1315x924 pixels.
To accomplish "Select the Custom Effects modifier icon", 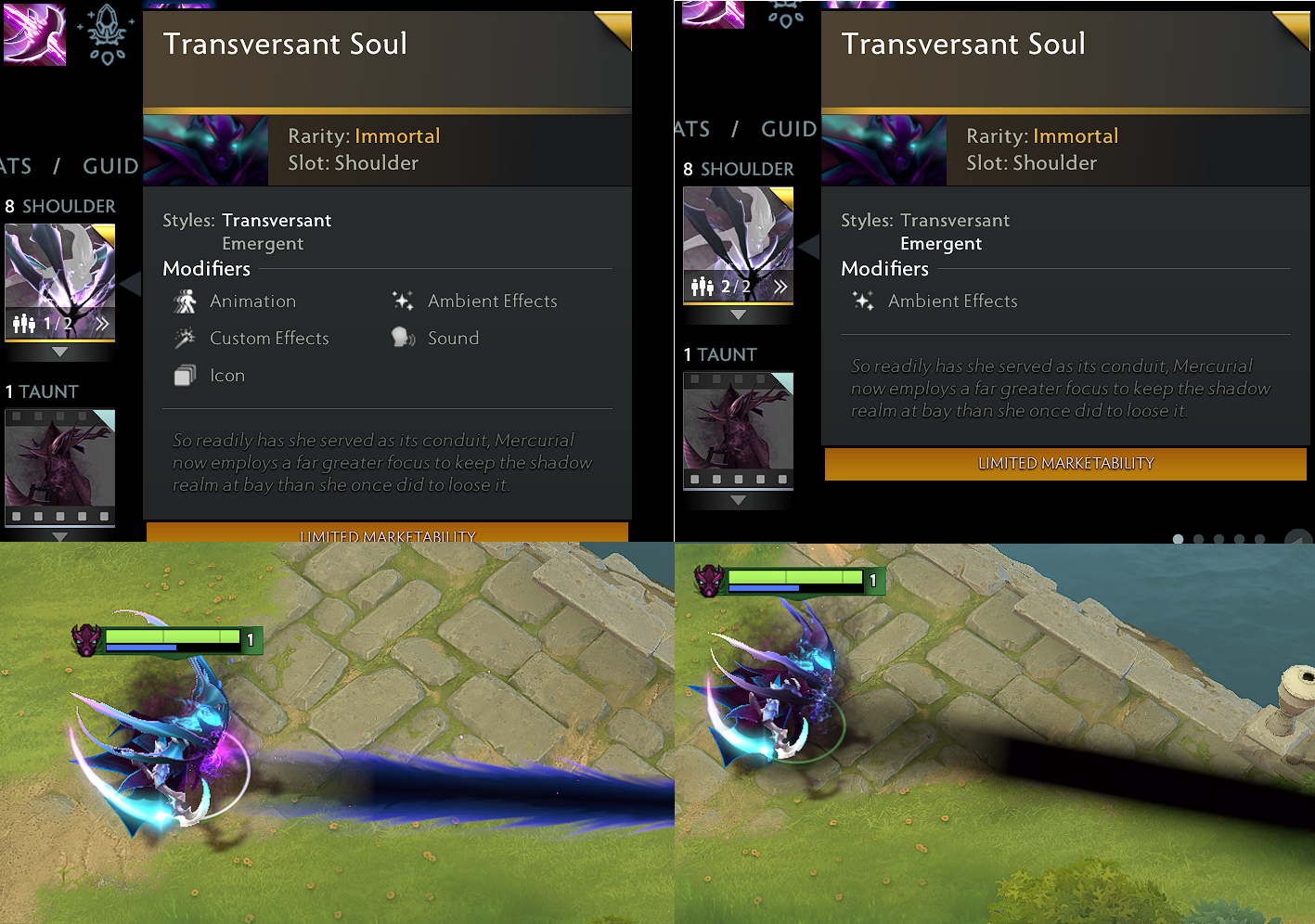I will coord(186,338).
